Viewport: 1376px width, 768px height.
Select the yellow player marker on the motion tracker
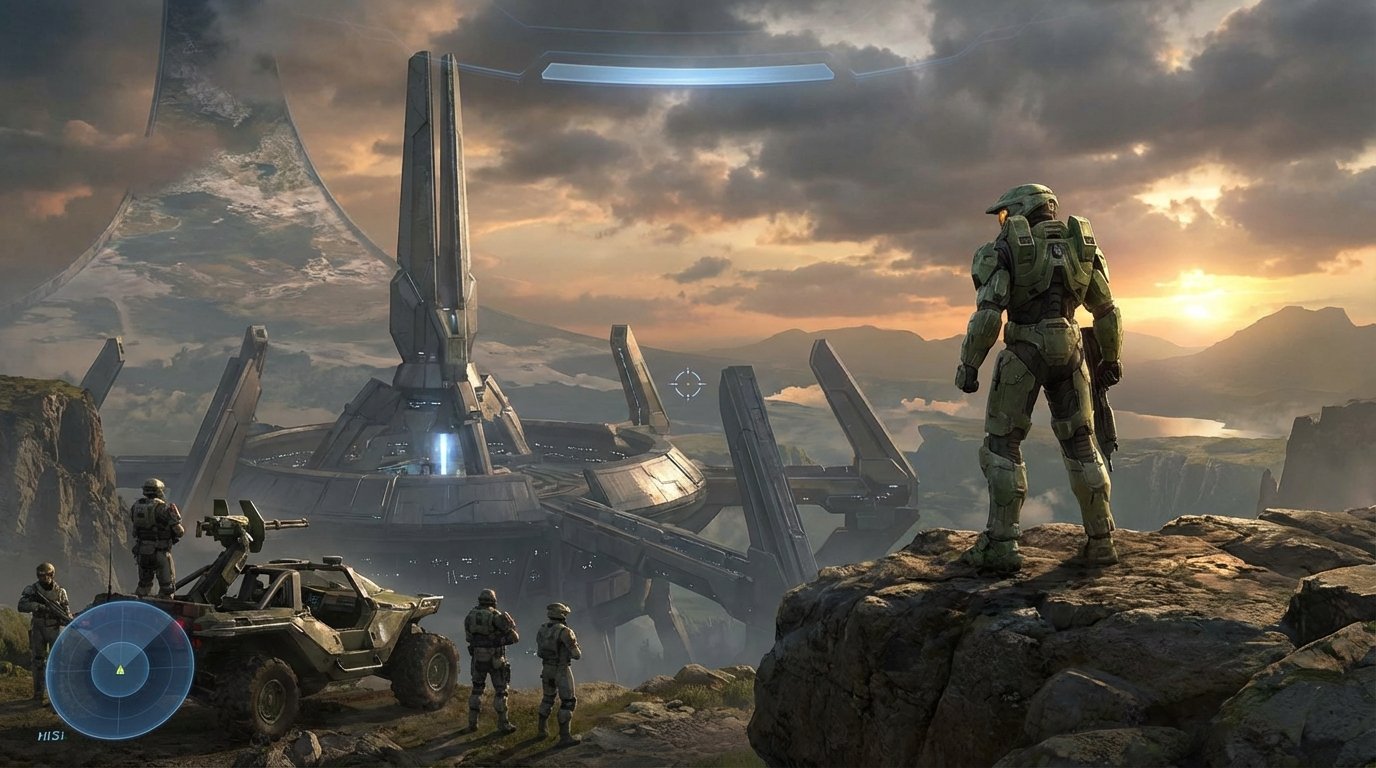pos(120,670)
